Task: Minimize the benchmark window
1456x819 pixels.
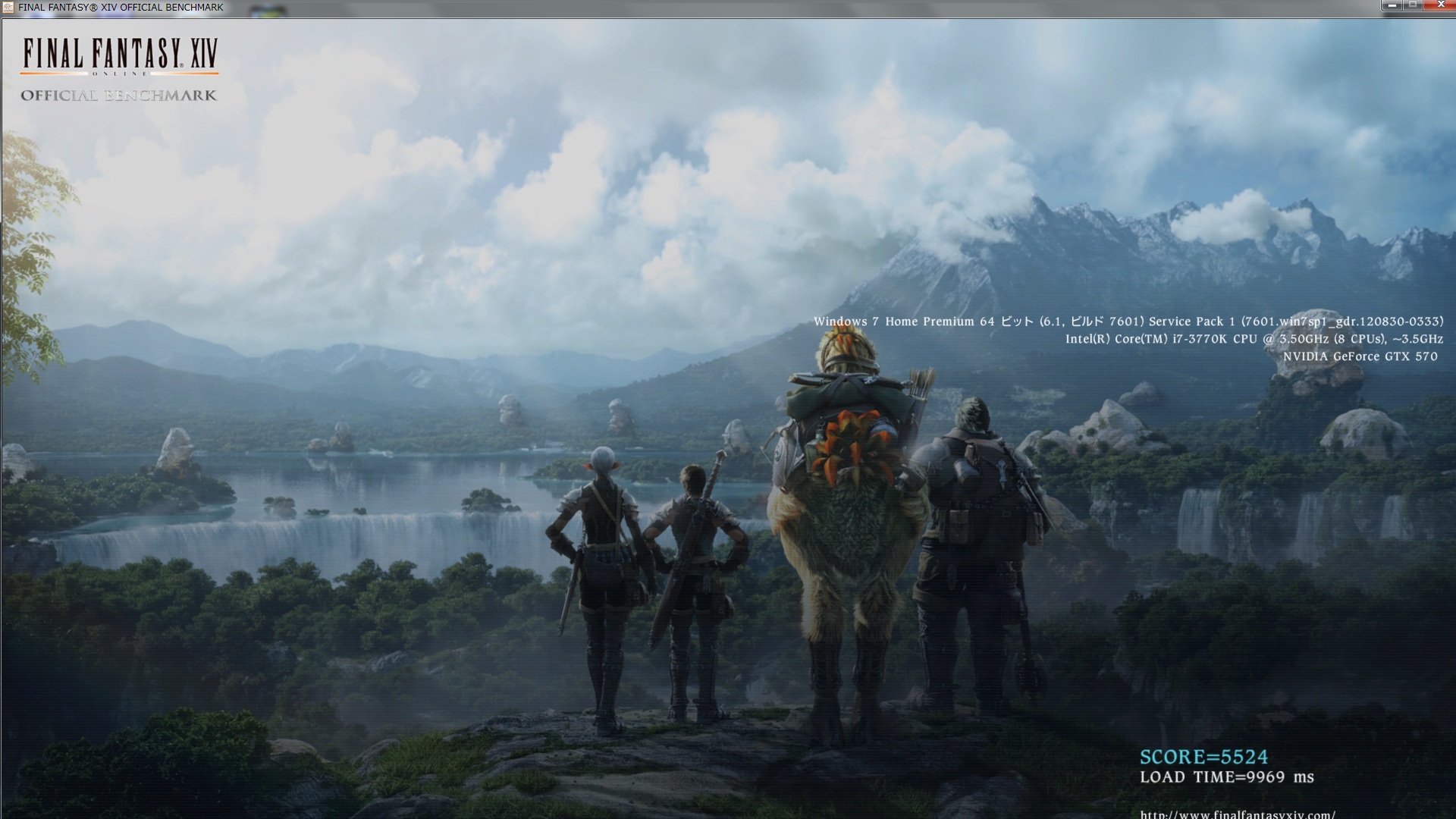Action: click(1392, 5)
